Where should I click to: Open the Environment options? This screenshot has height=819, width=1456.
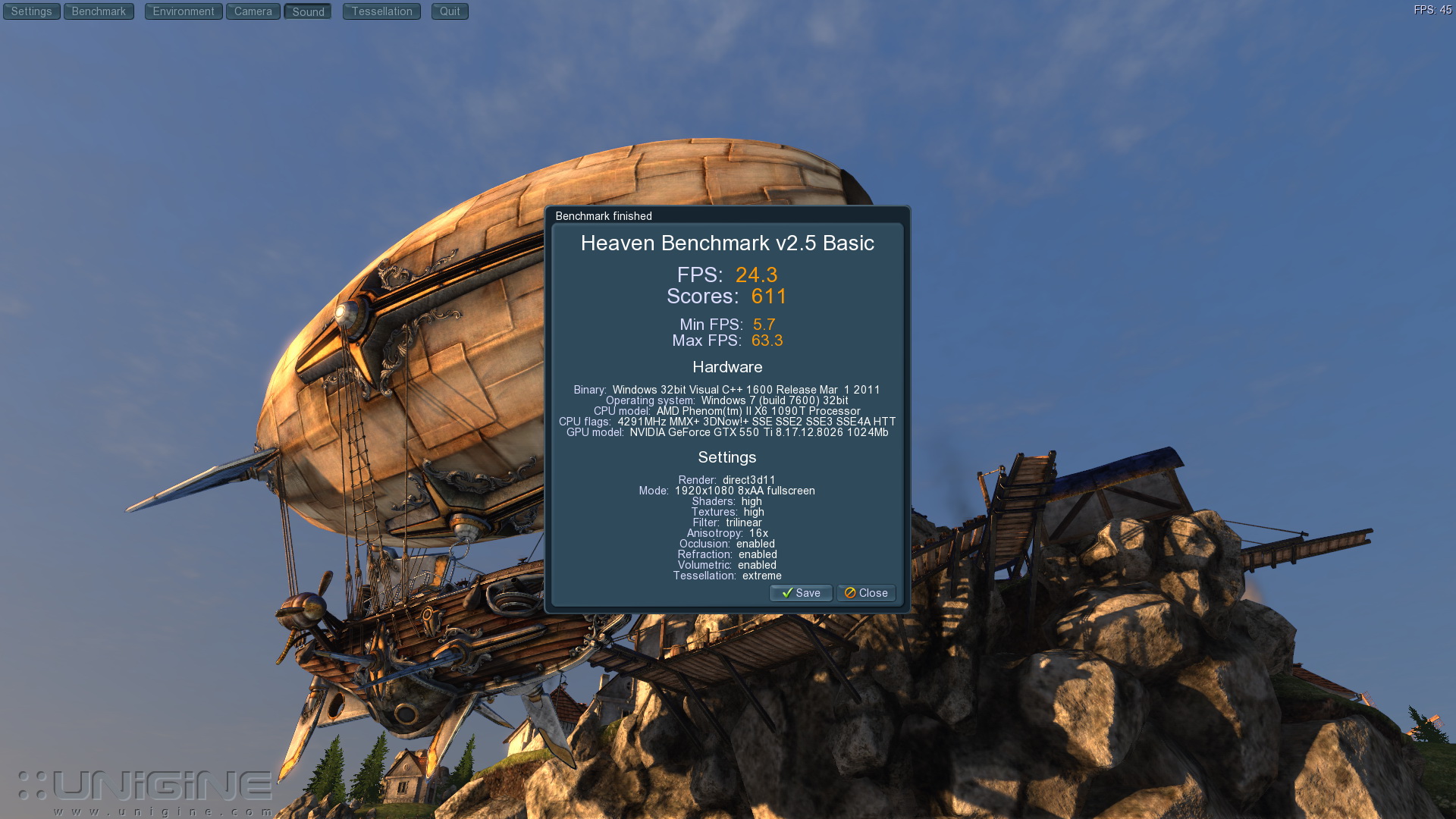click(x=184, y=11)
